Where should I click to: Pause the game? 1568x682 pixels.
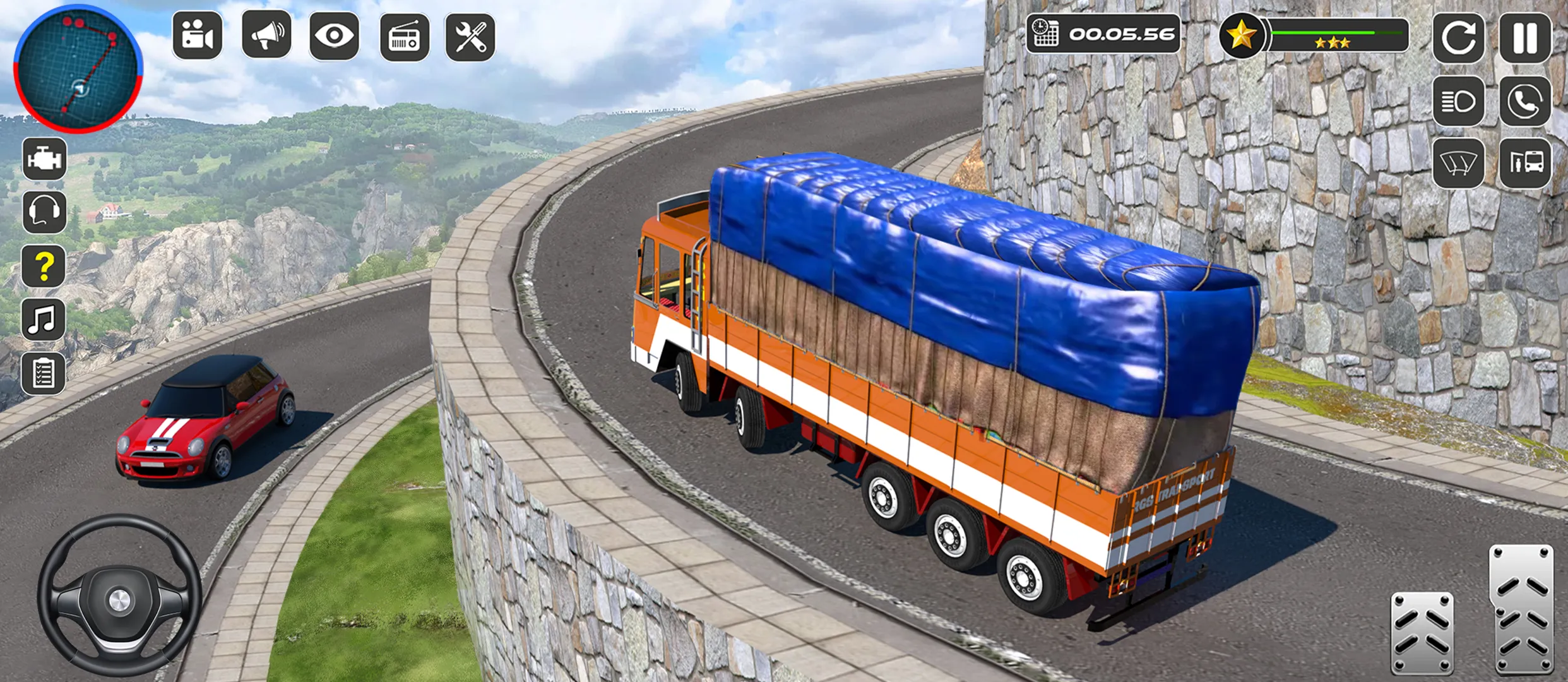point(1525,38)
